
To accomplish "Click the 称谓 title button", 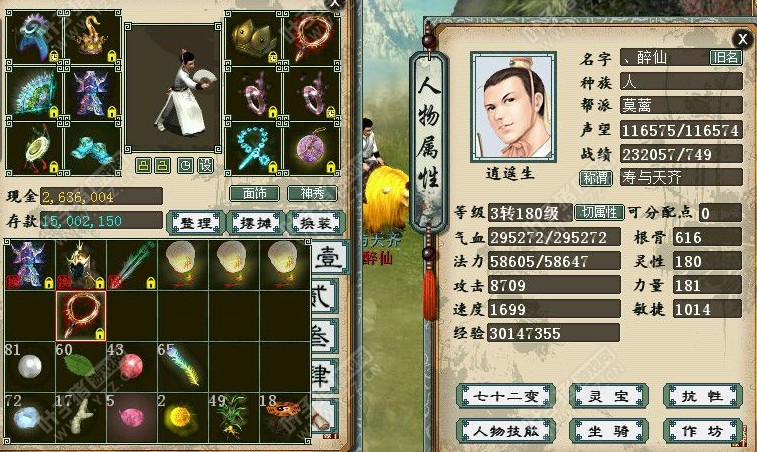I will click(596, 178).
